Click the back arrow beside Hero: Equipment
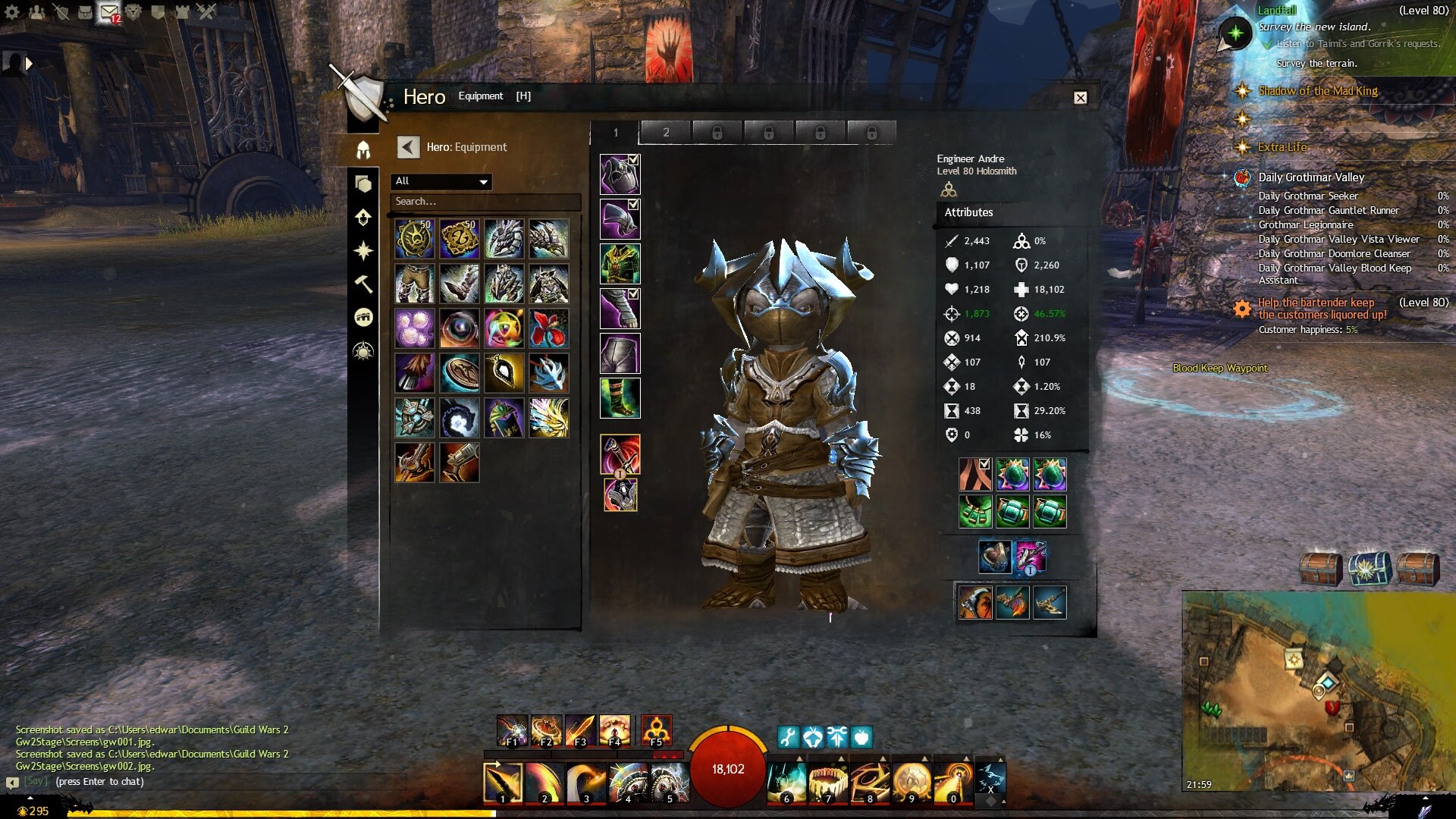This screenshot has width=1456, height=819. [x=409, y=146]
